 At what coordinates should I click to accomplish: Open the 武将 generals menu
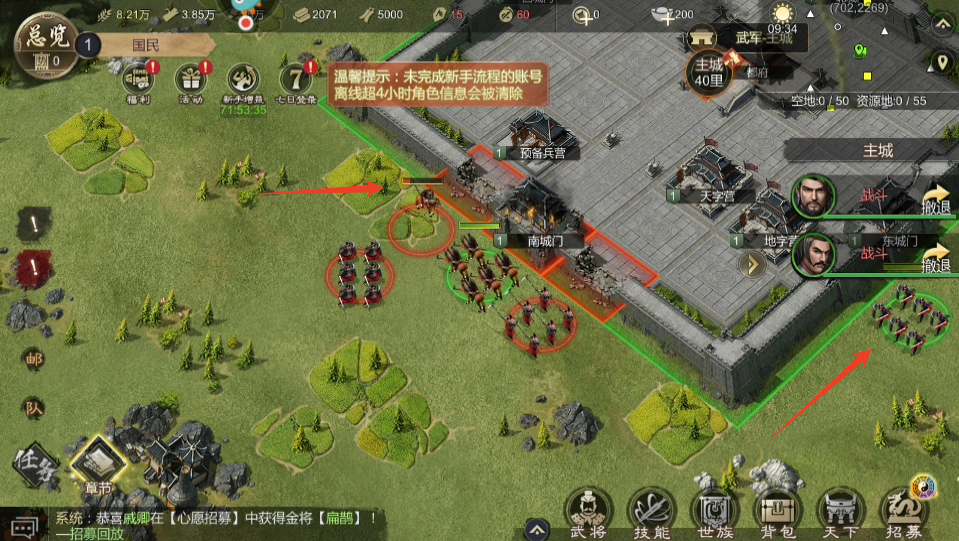[587, 511]
